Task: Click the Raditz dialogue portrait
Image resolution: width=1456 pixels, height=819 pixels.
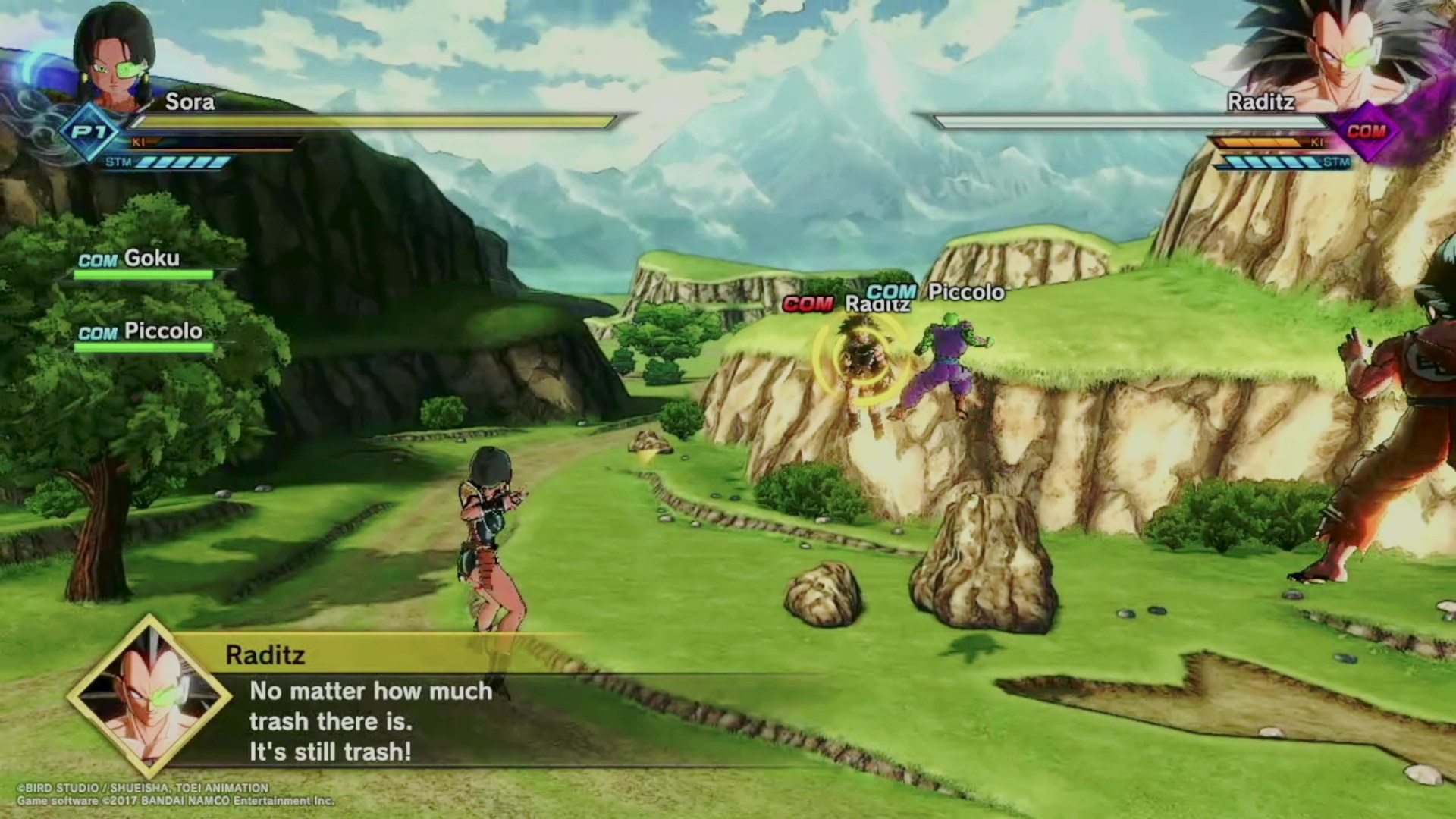Action: [x=149, y=696]
